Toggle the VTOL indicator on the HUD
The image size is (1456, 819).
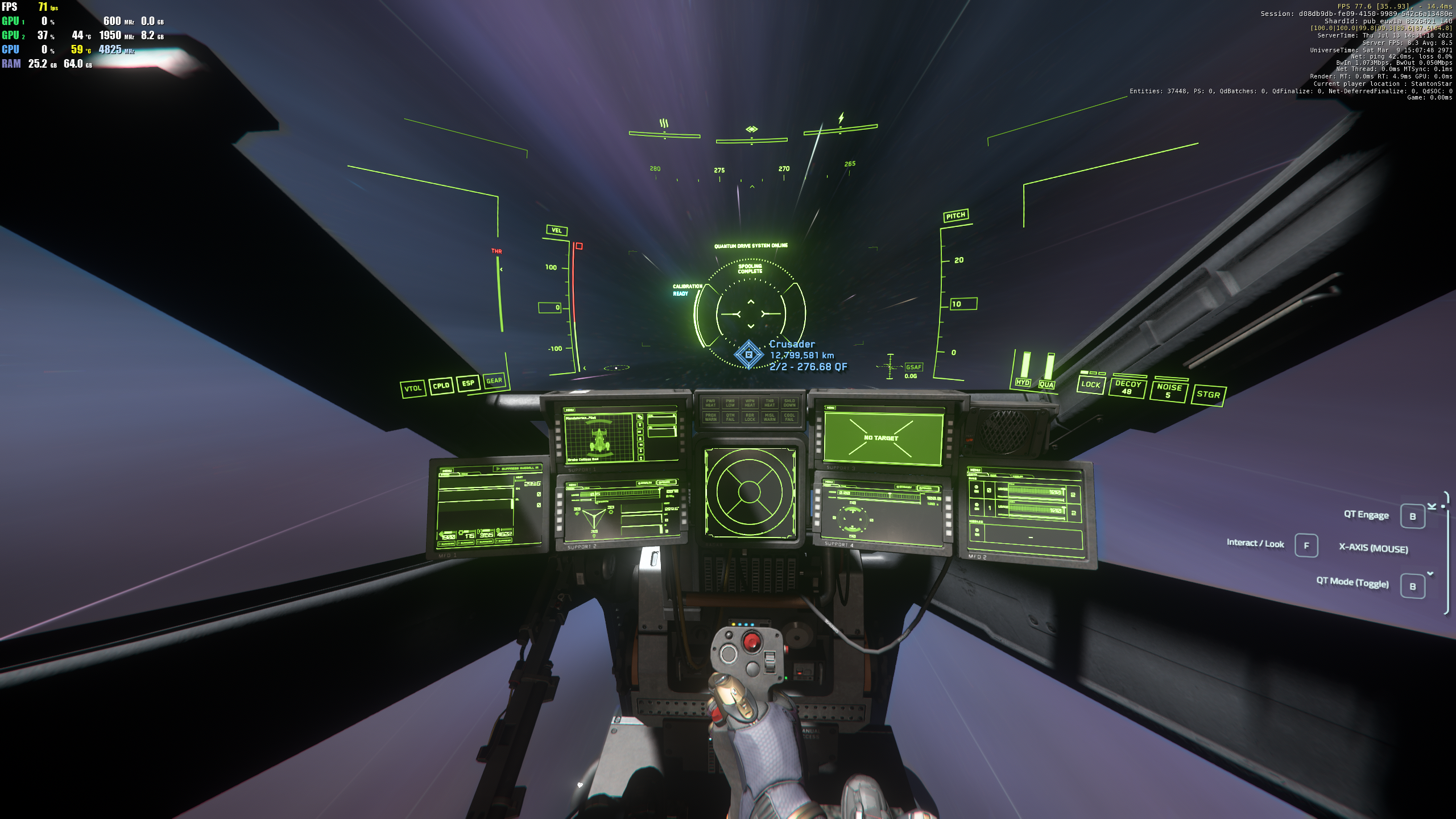tap(413, 388)
